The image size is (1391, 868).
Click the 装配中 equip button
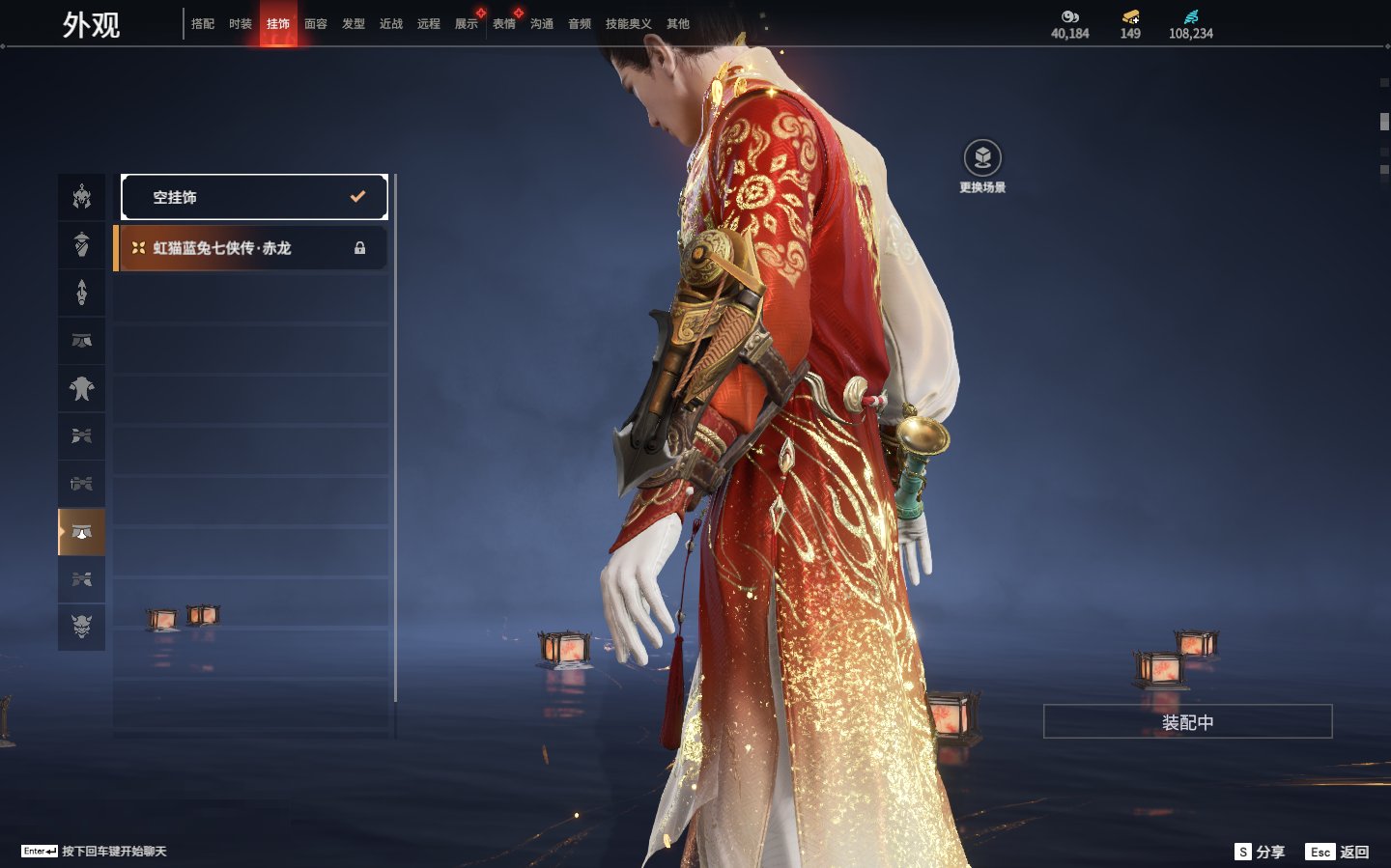[x=1187, y=722]
